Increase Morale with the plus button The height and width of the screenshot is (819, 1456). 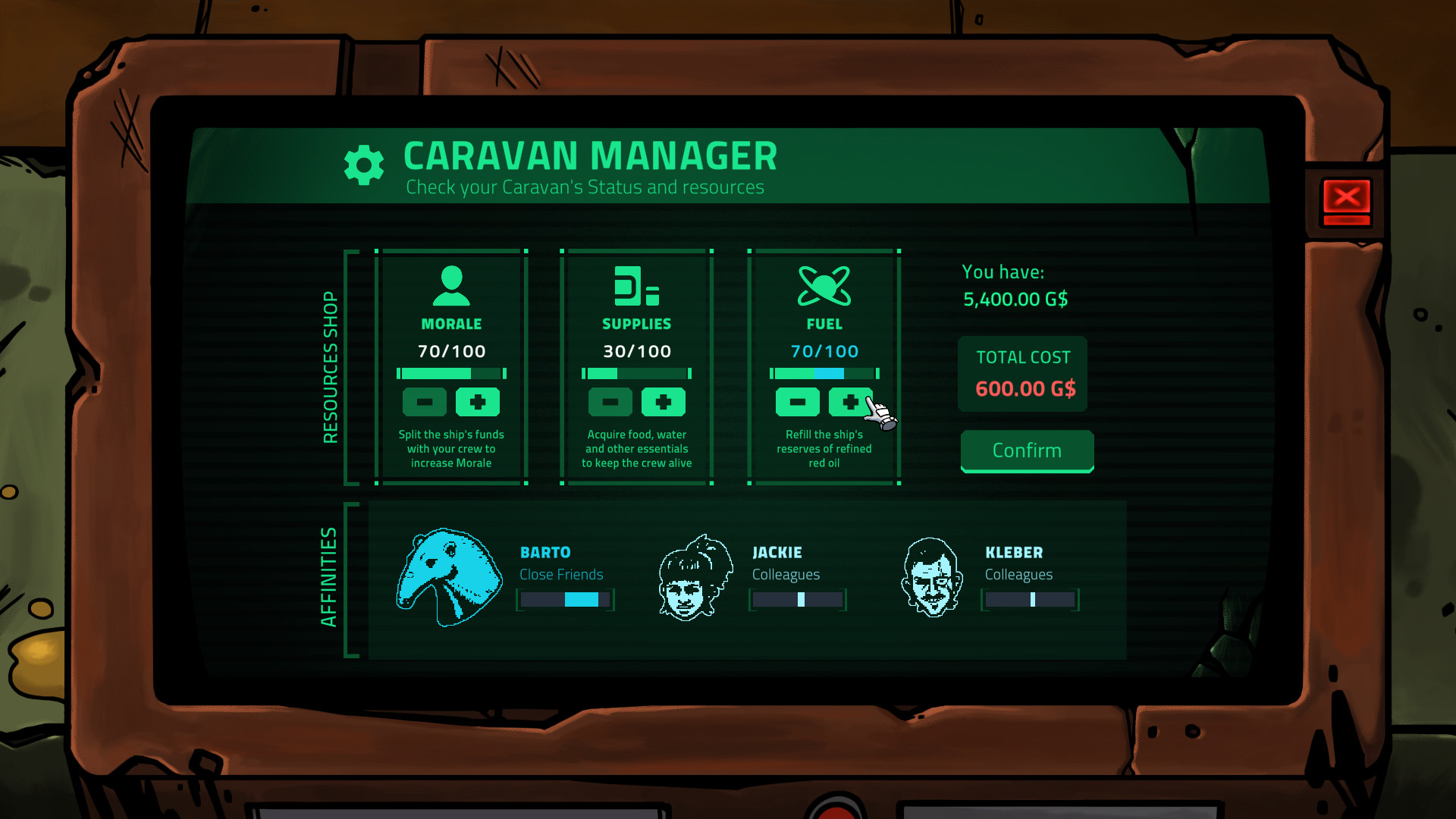[479, 402]
